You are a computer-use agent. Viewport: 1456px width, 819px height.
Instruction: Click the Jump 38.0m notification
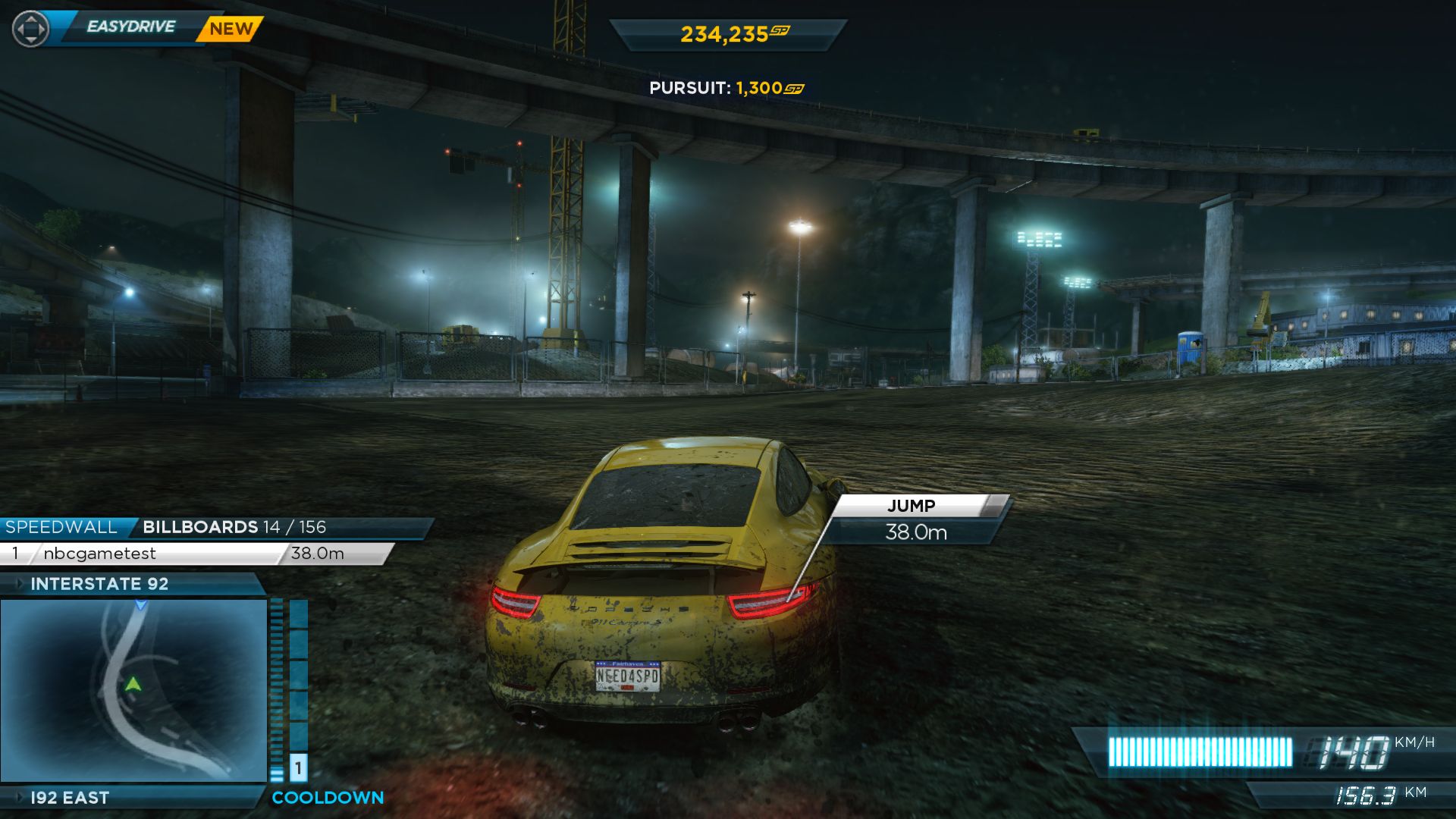click(916, 520)
